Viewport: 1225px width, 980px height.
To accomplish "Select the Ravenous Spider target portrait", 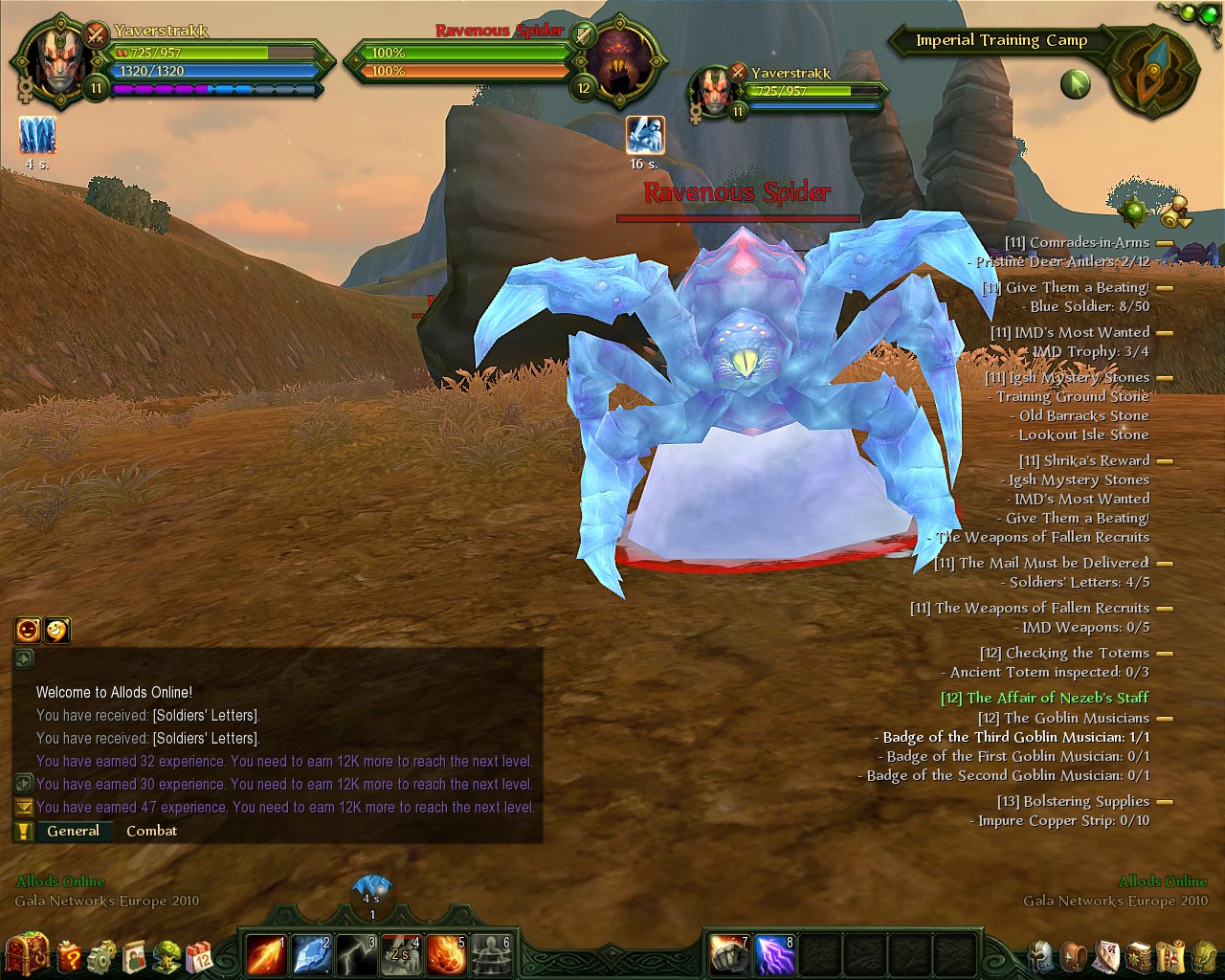I will pos(619,69).
